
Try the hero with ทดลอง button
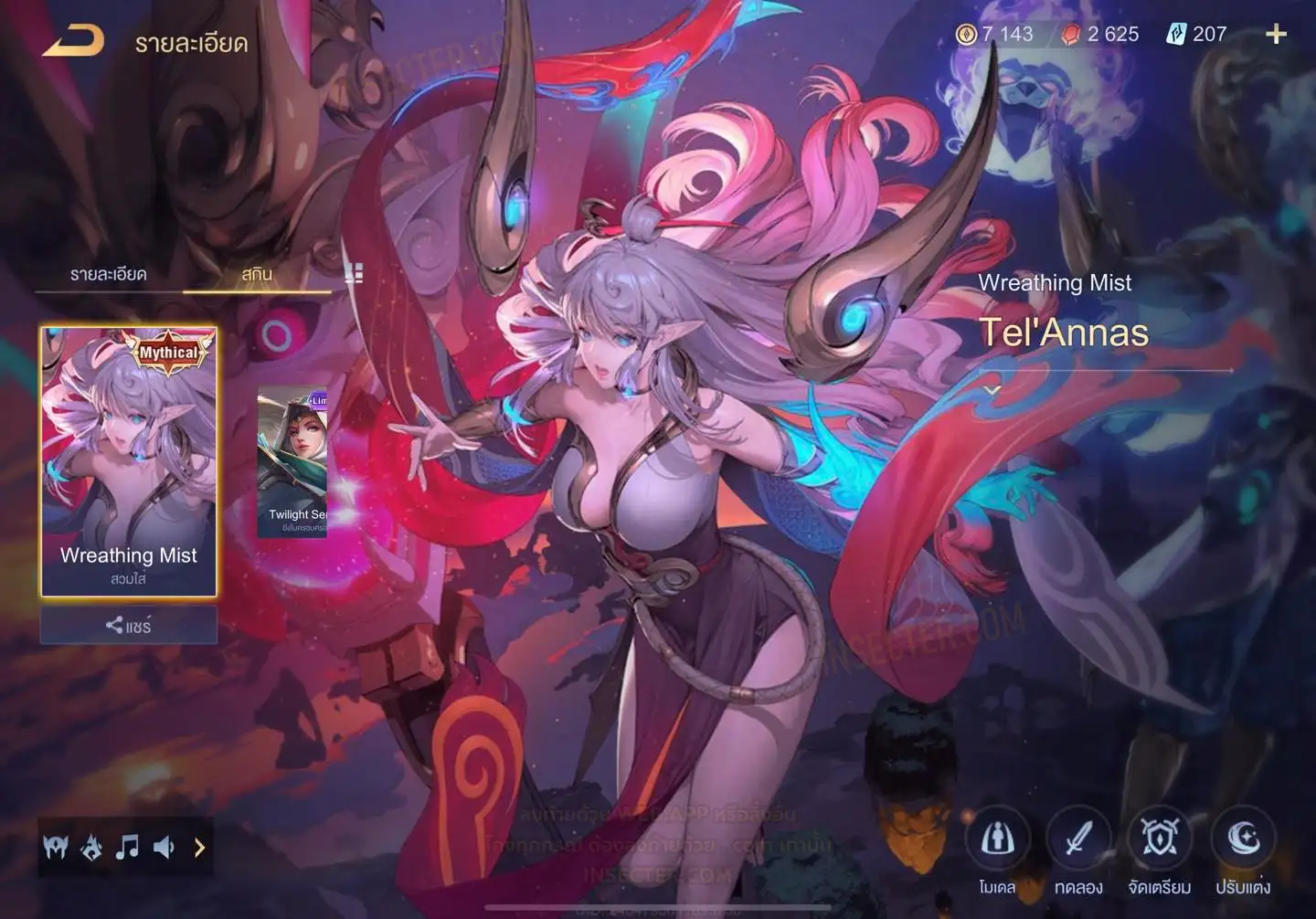click(x=1078, y=840)
